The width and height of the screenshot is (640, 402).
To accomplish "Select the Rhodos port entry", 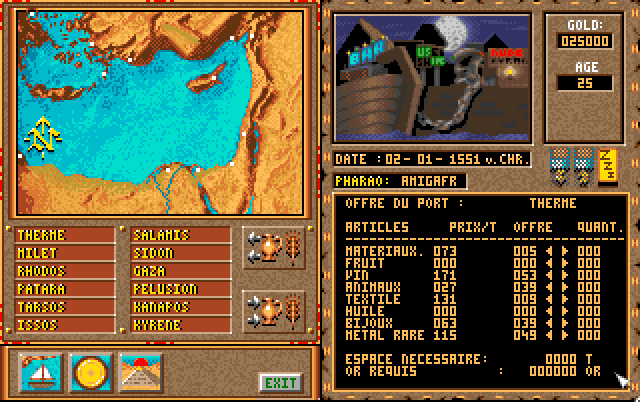I will coord(66,271).
